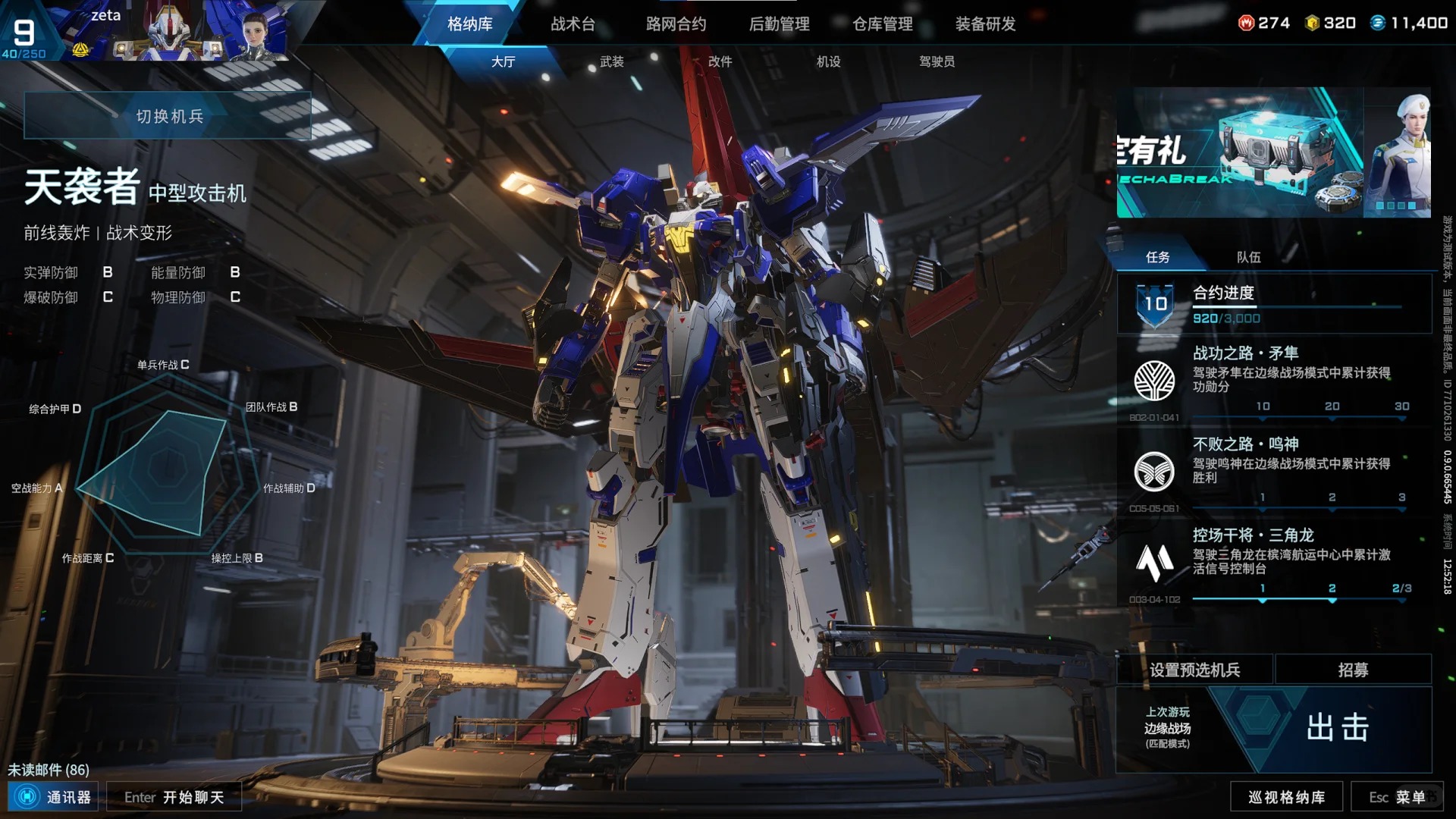Open the 合约进度 contract progress row
Viewport: 1456px width, 819px height.
pos(1273,304)
